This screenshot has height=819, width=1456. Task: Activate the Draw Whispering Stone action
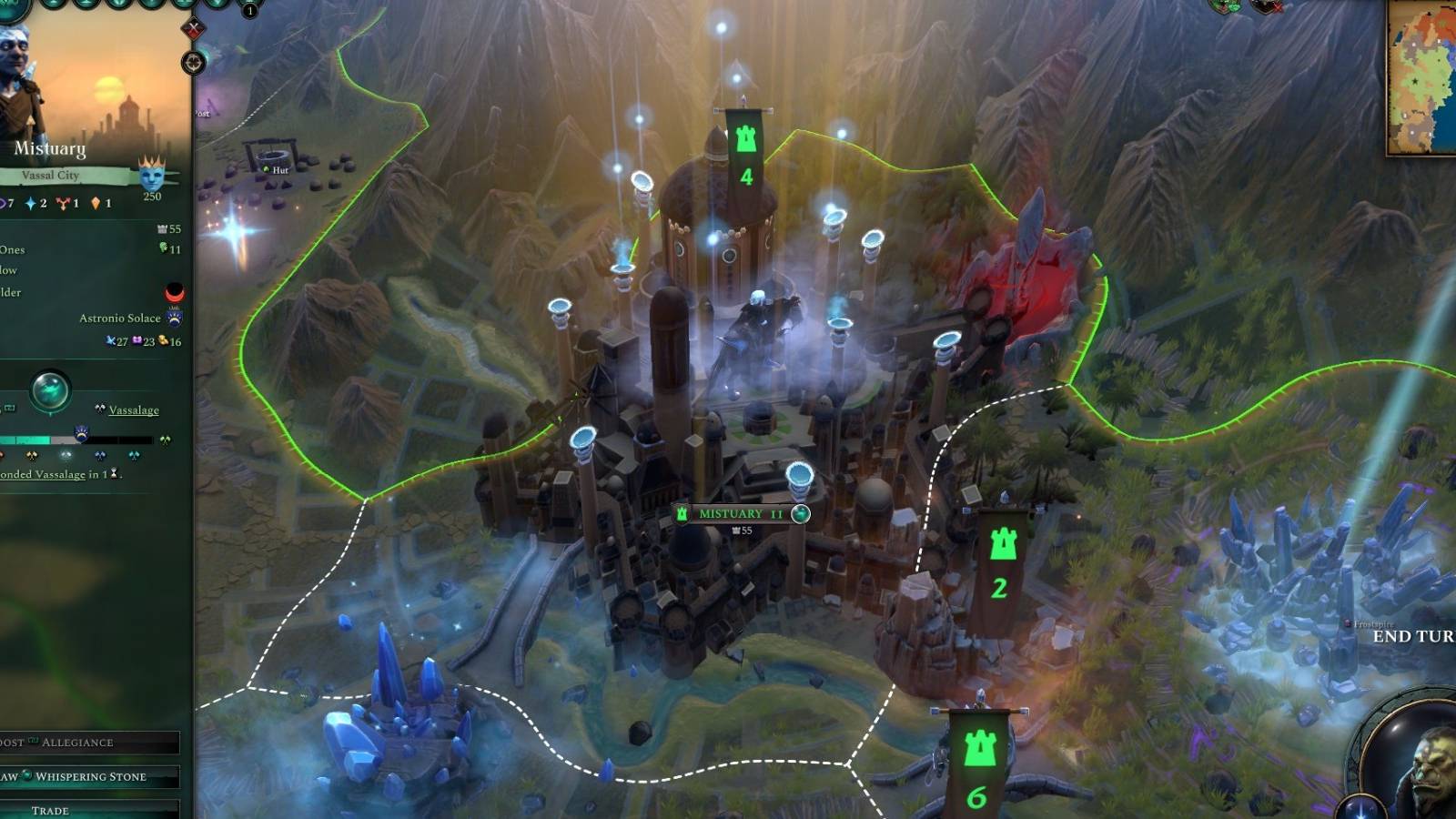pos(91,776)
